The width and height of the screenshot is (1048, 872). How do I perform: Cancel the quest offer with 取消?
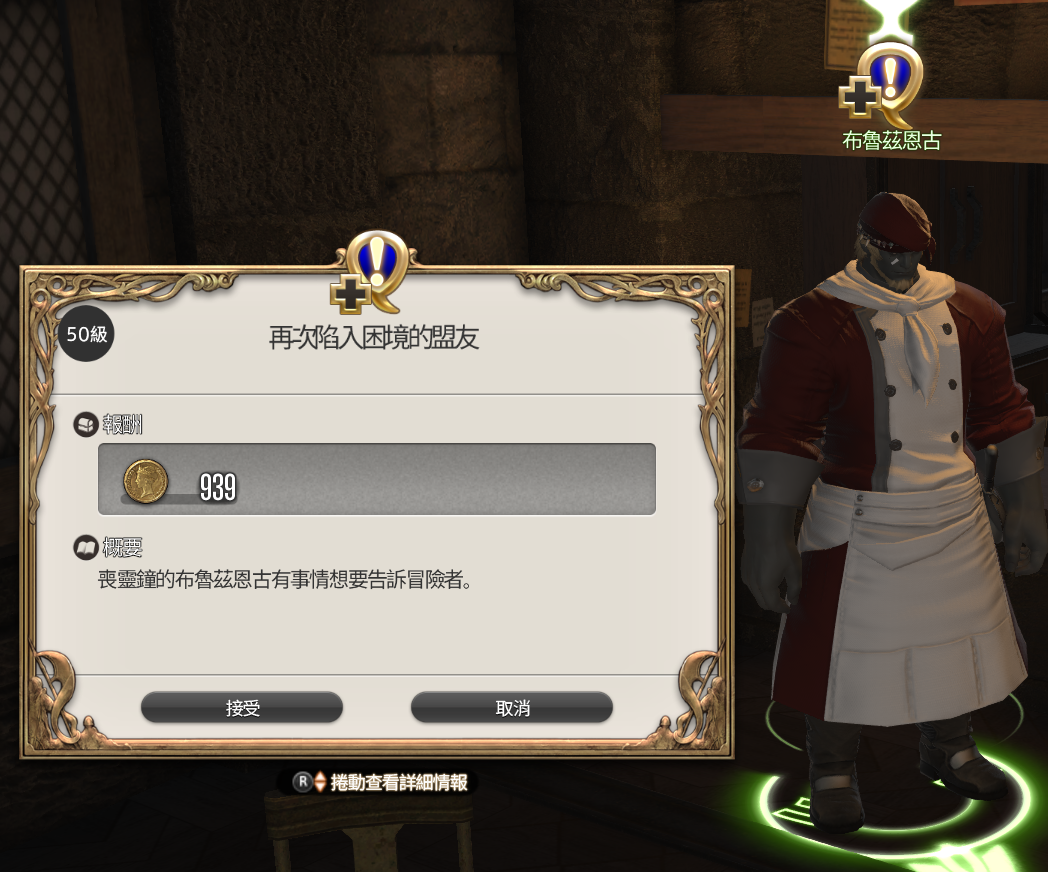pyautogui.click(x=512, y=708)
